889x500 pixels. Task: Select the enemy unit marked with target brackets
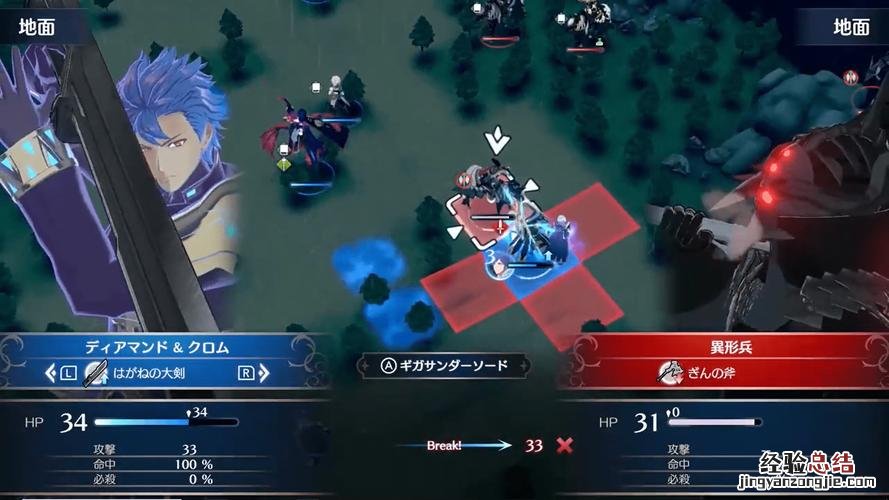coord(489,198)
